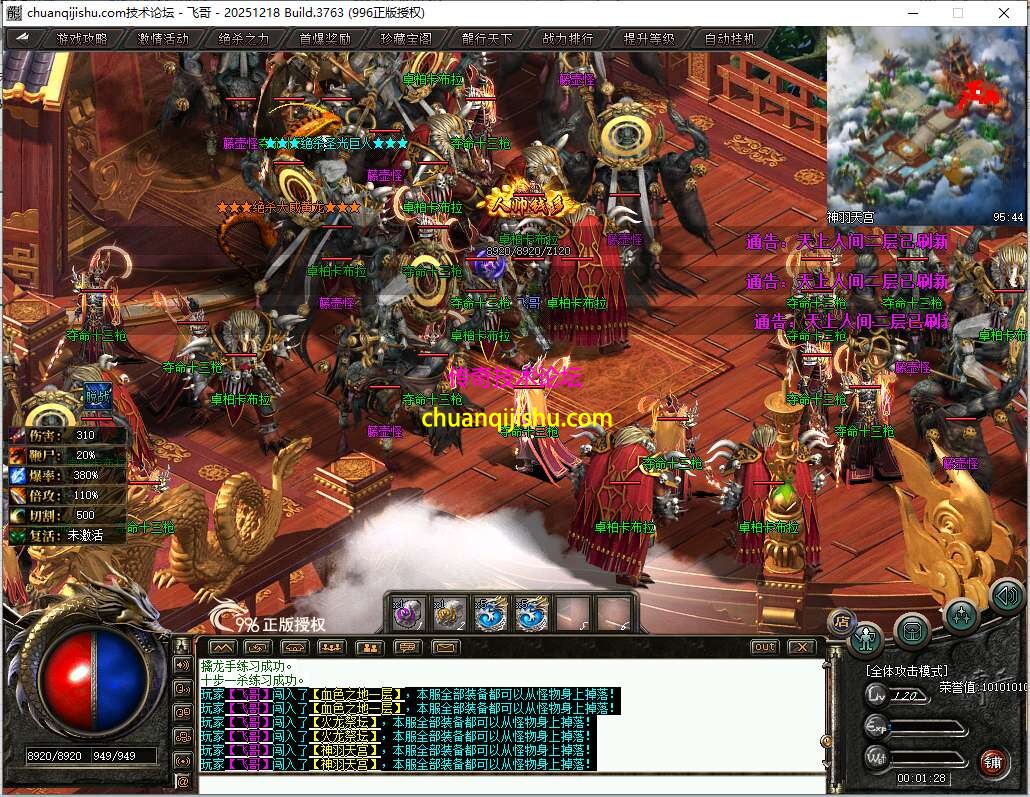Open the red 铺 stall button
Image resolution: width=1030 pixels, height=797 pixels.
(x=993, y=761)
